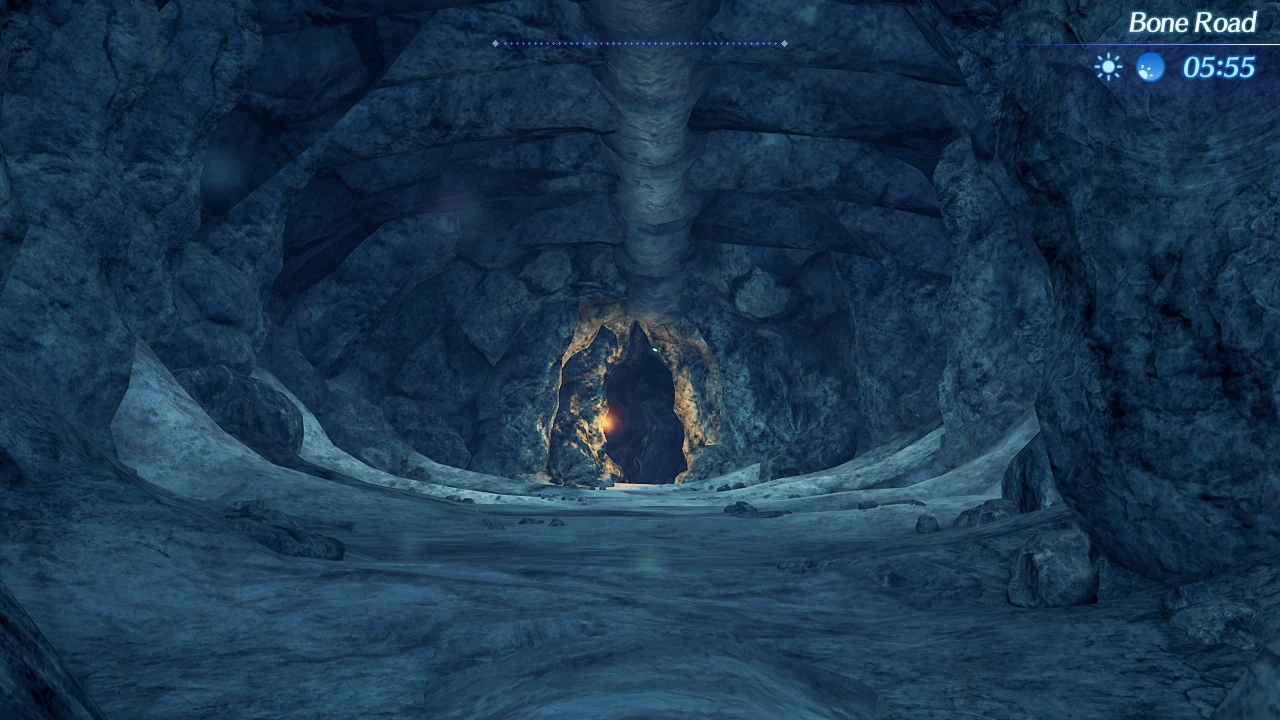Image resolution: width=1280 pixels, height=720 pixels.
Task: Expand the weather forecast panel
Action: pos(1130,66)
